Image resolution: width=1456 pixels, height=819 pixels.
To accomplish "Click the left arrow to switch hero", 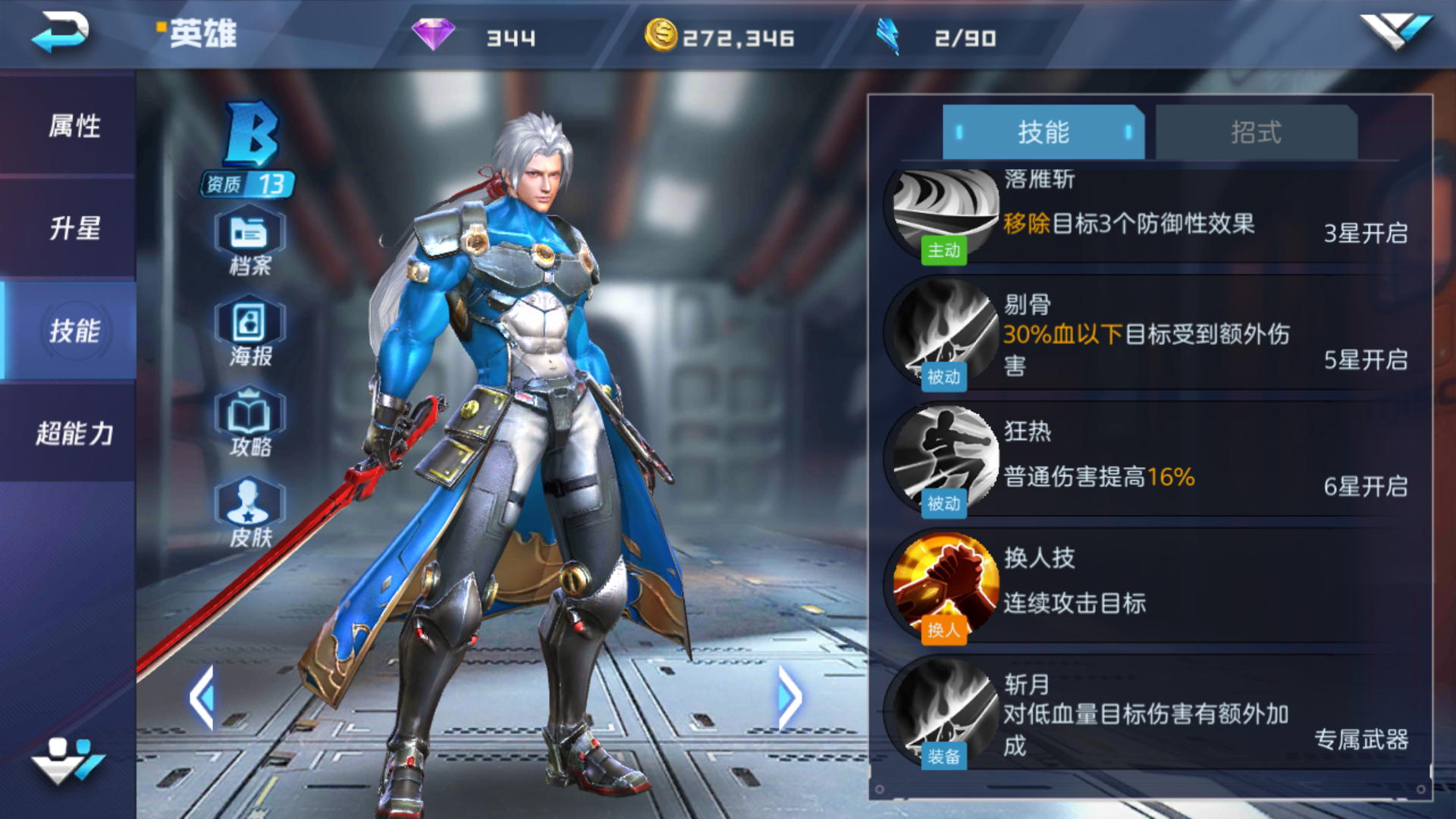I will pos(203,699).
